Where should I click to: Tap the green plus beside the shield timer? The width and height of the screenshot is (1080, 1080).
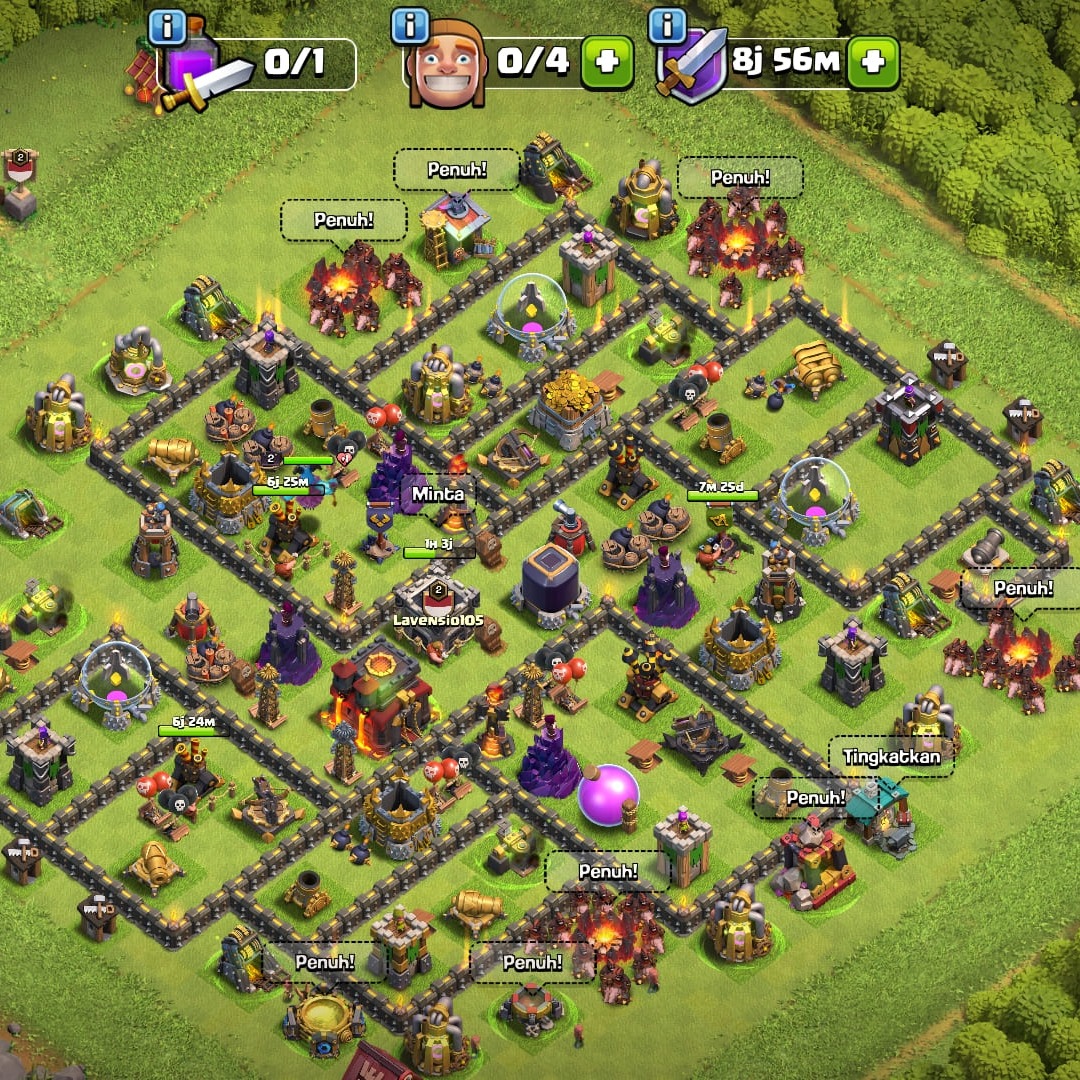[x=873, y=63]
